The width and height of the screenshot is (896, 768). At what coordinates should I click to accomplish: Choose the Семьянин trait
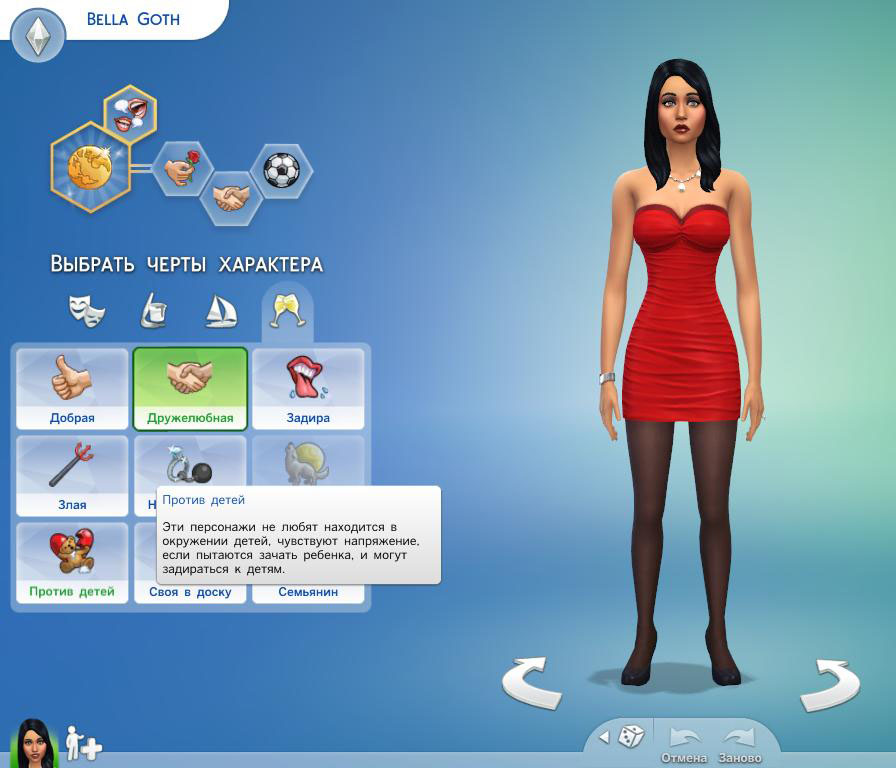tap(308, 592)
